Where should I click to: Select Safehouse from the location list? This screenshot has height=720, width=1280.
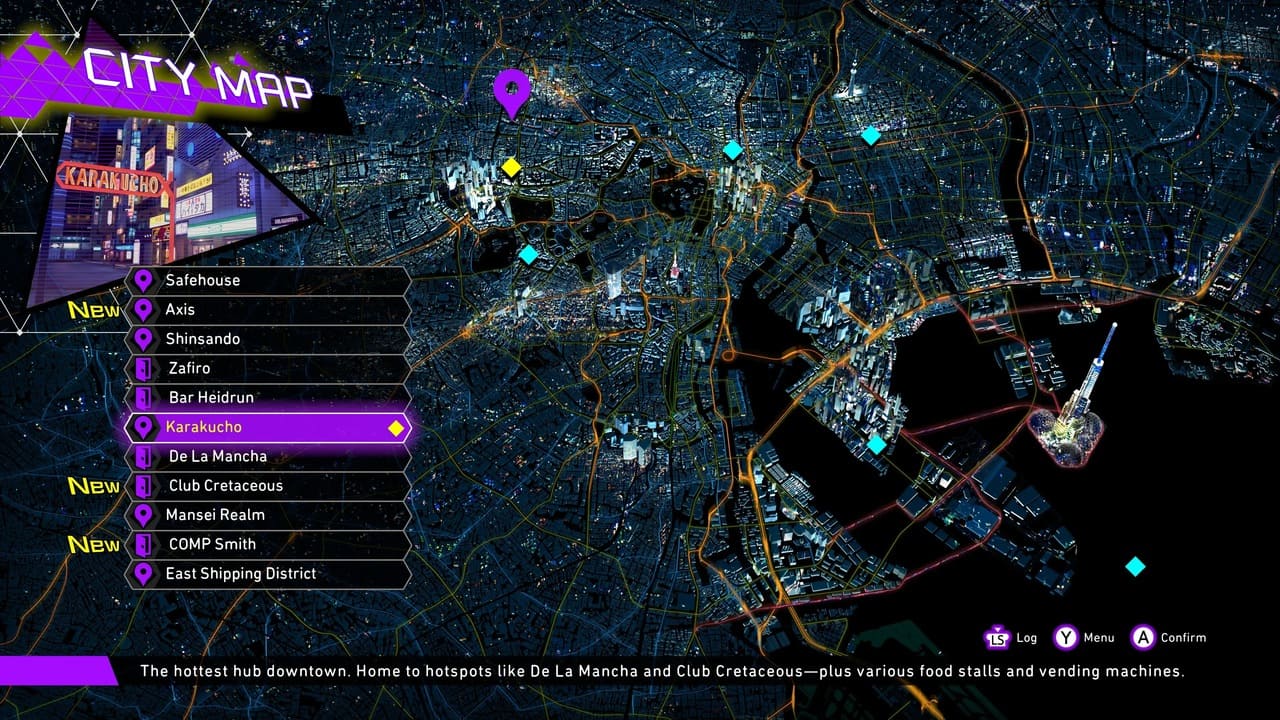pos(266,280)
